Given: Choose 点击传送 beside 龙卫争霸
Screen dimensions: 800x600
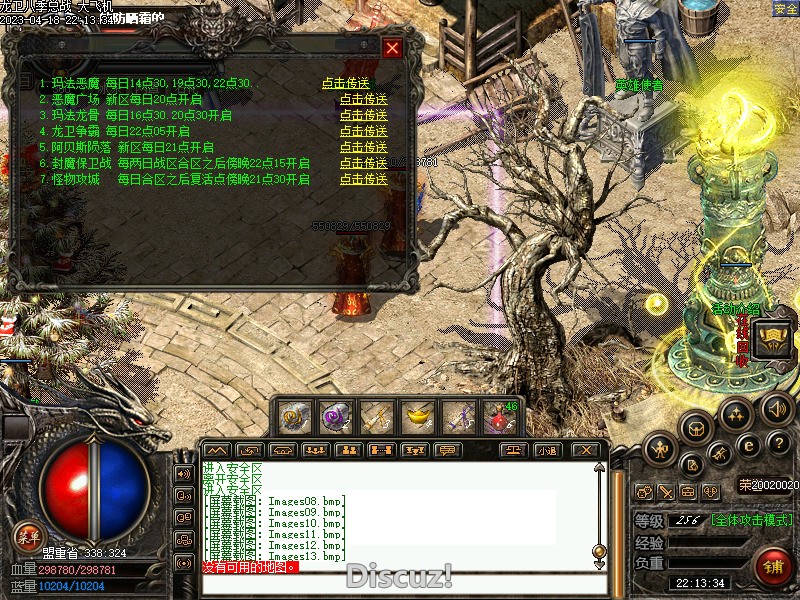Looking at the screenshot, I should [x=363, y=131].
